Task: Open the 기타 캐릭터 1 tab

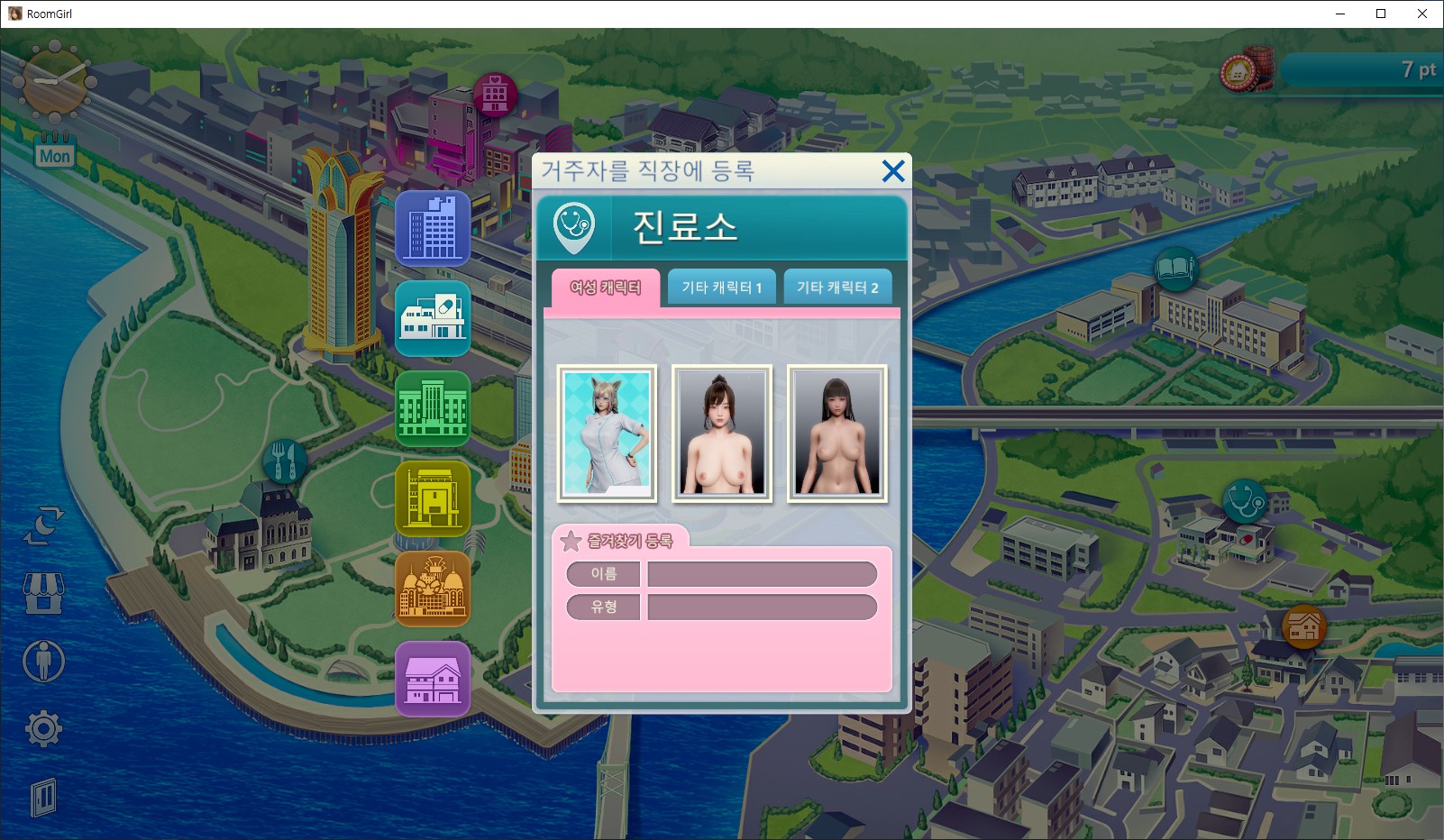Action: click(721, 288)
